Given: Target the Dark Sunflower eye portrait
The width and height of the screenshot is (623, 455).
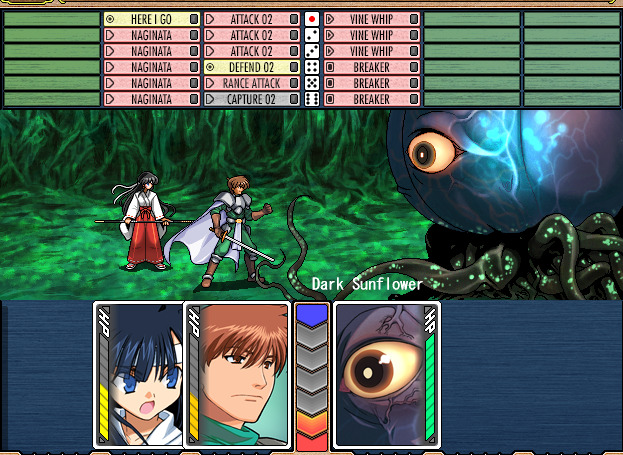Looking at the screenshot, I should (x=385, y=375).
